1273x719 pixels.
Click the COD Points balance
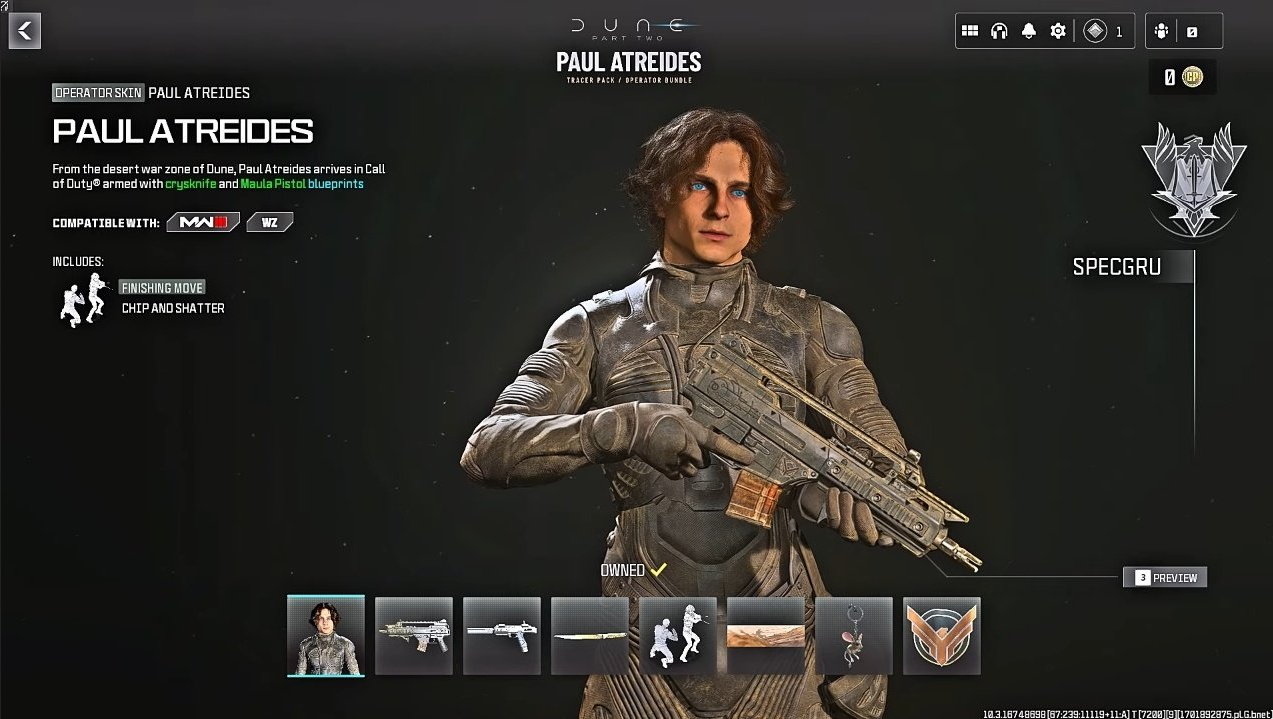pyautogui.click(x=1182, y=77)
